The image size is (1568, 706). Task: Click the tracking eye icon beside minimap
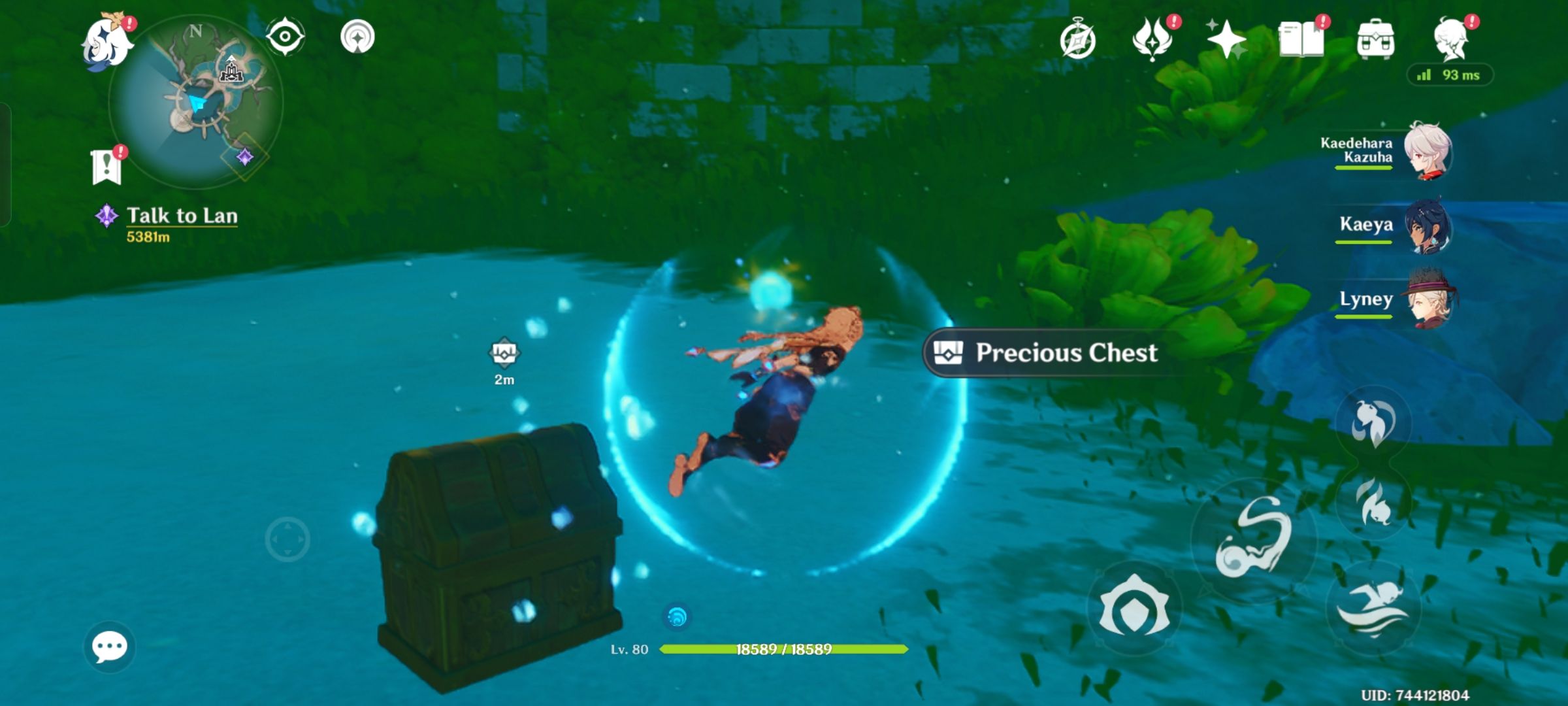[286, 36]
